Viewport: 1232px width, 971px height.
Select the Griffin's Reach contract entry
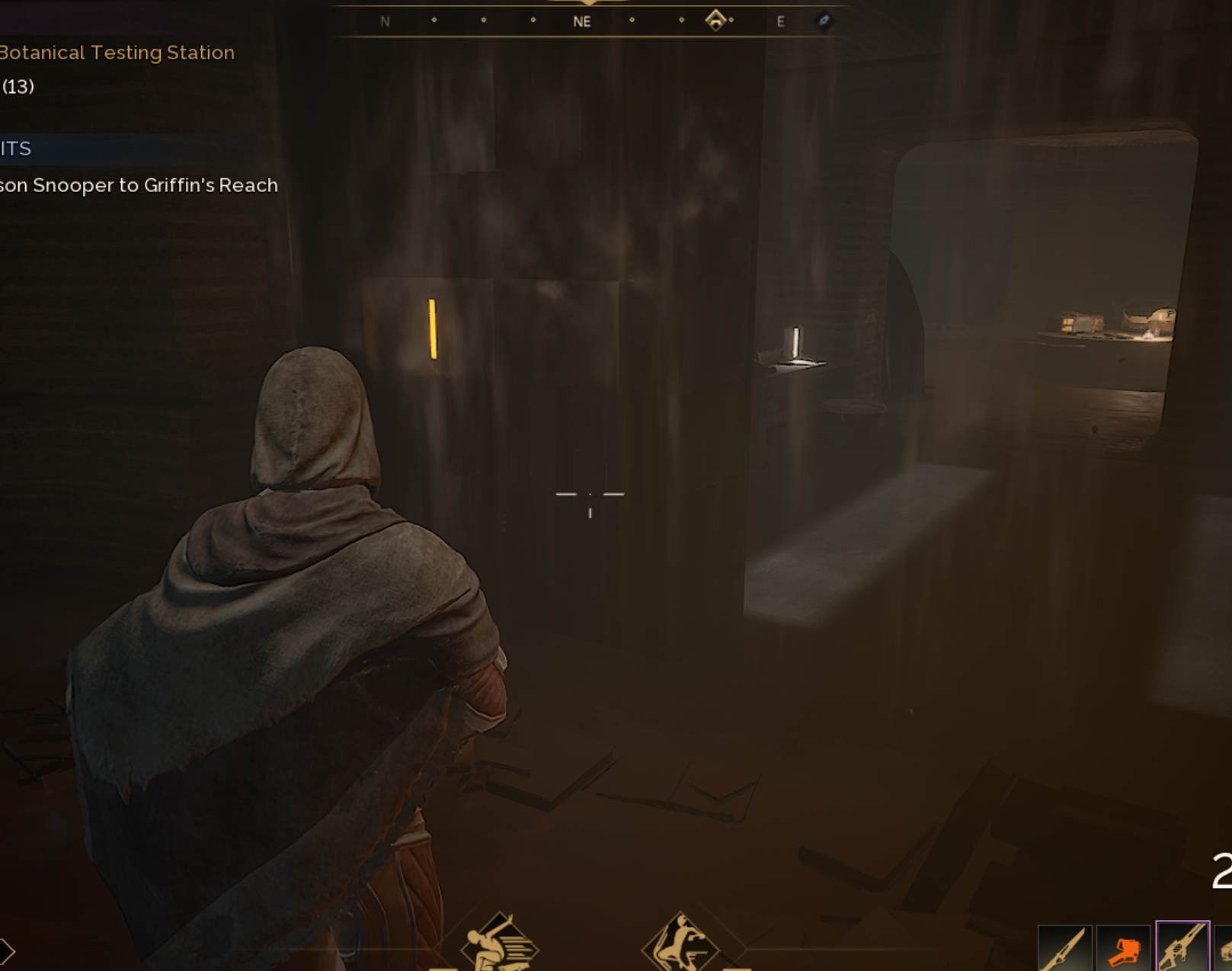pos(139,185)
